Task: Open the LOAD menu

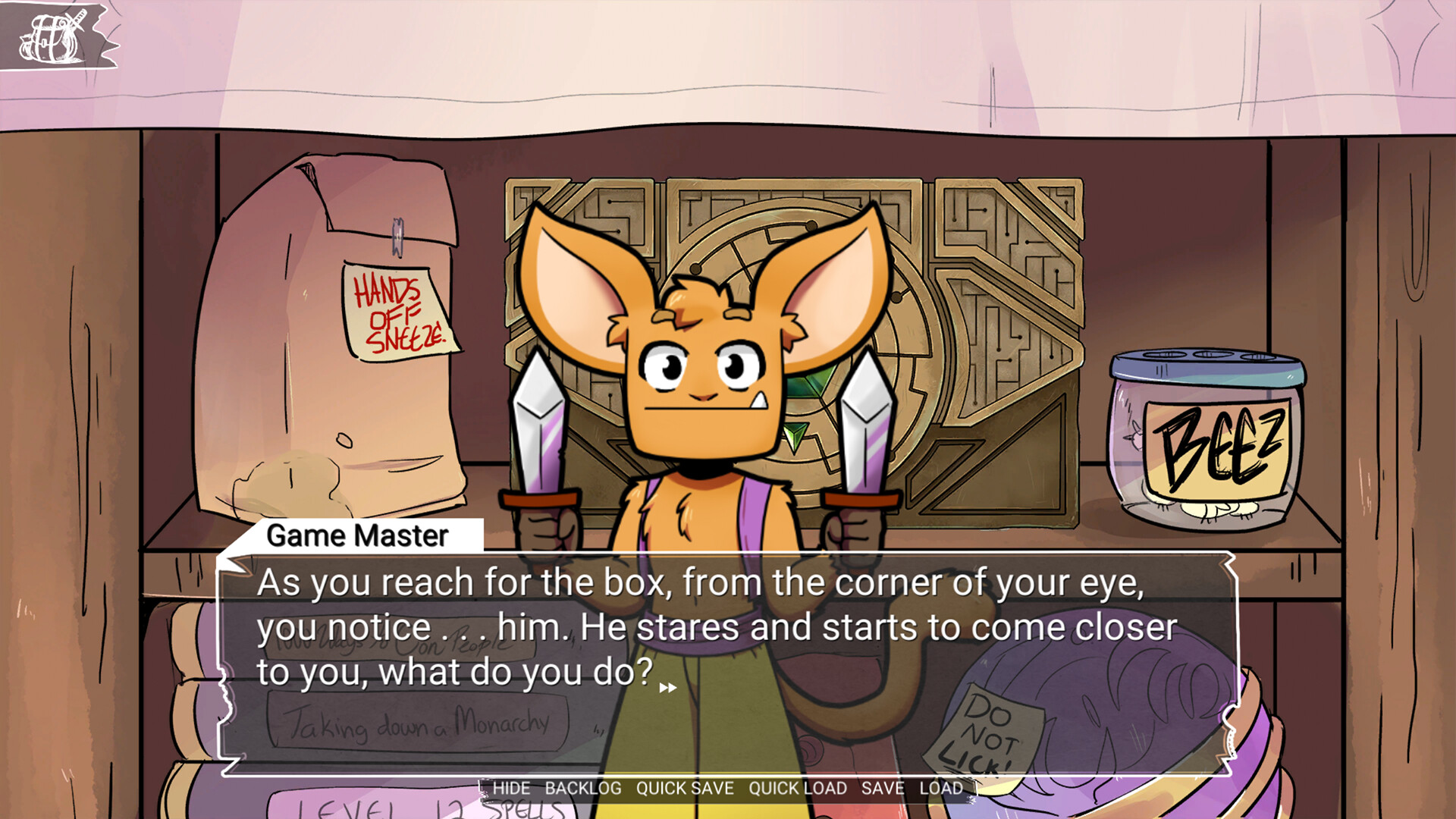Action: point(941,788)
